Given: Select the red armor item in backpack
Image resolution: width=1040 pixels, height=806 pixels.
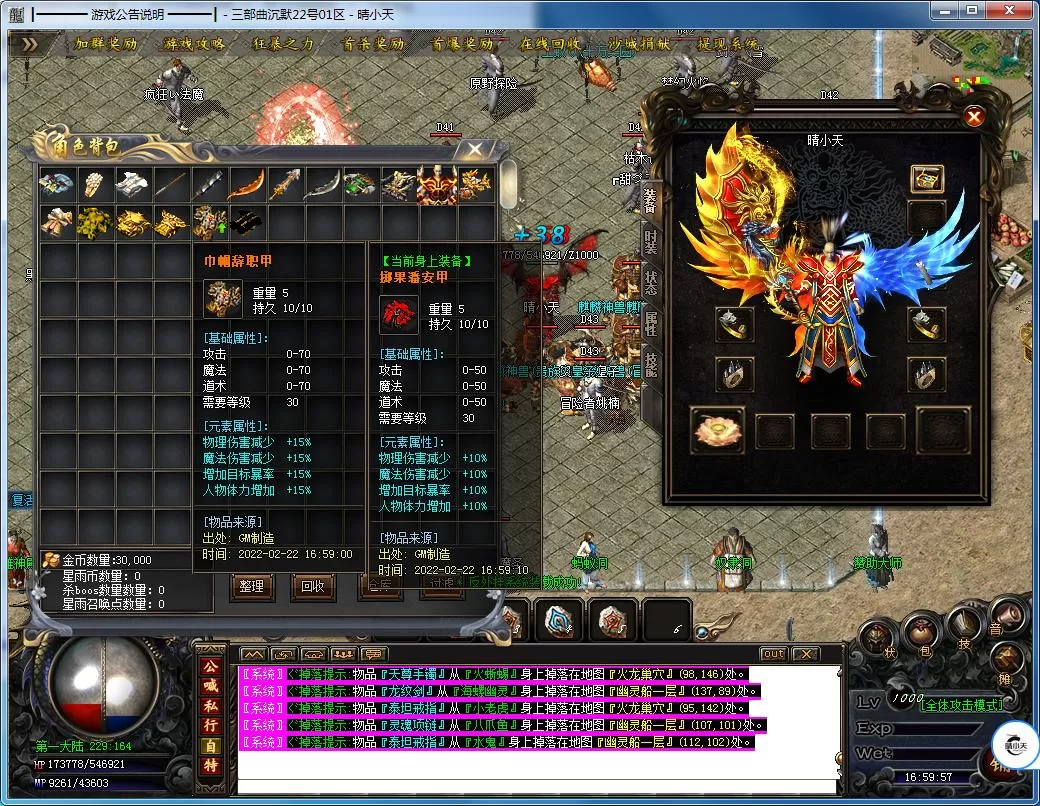Looking at the screenshot, I should [x=436, y=184].
